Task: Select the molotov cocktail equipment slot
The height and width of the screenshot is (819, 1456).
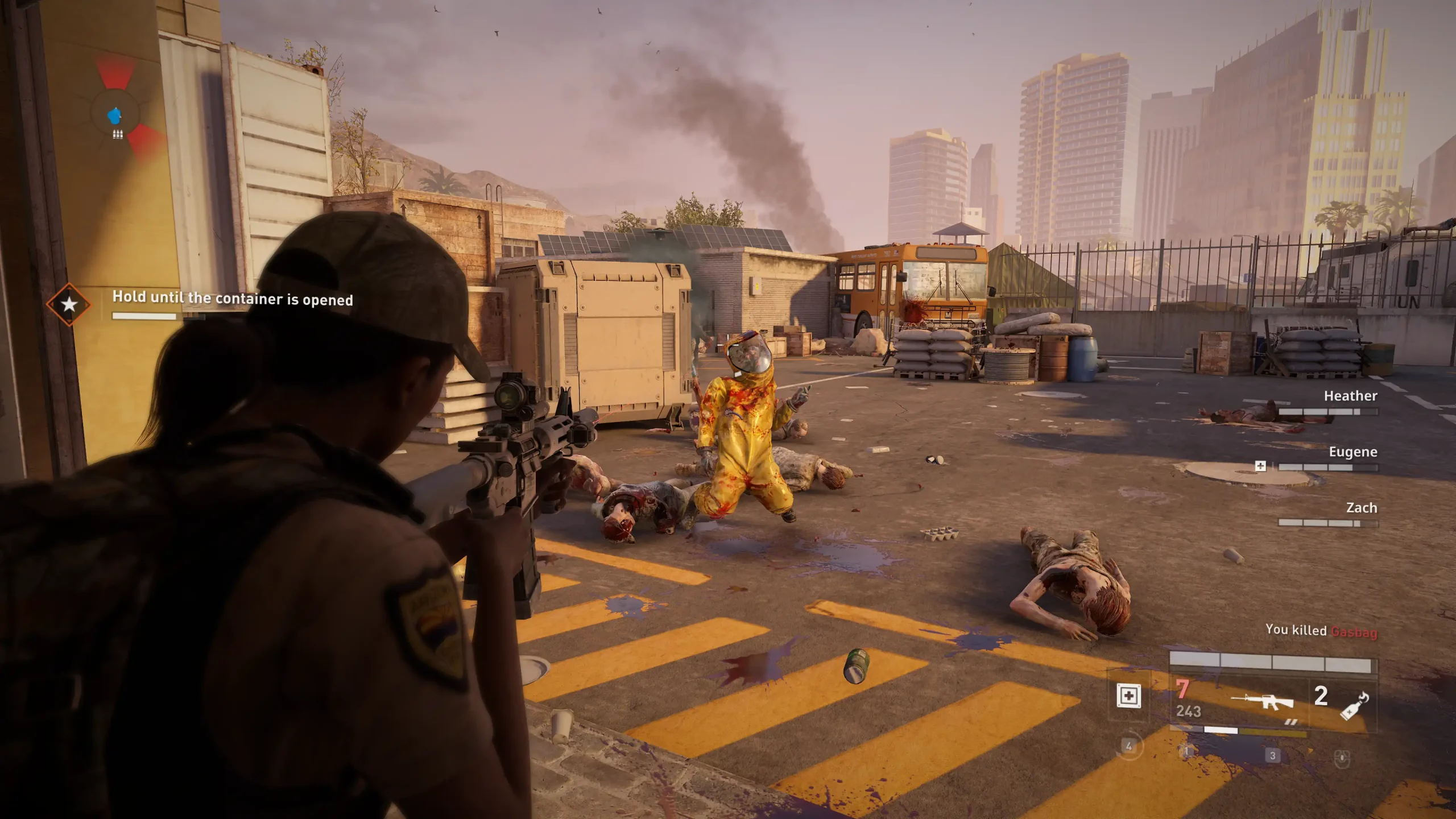Action: point(1354,706)
